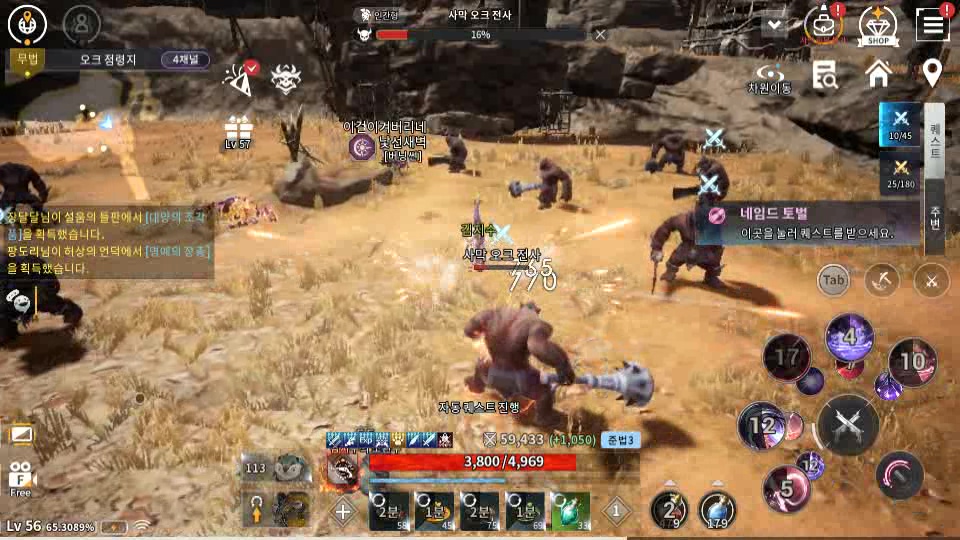The width and height of the screenshot is (960, 540).
Task: Switch to the 퀘스트 side tab
Action: click(x=935, y=140)
